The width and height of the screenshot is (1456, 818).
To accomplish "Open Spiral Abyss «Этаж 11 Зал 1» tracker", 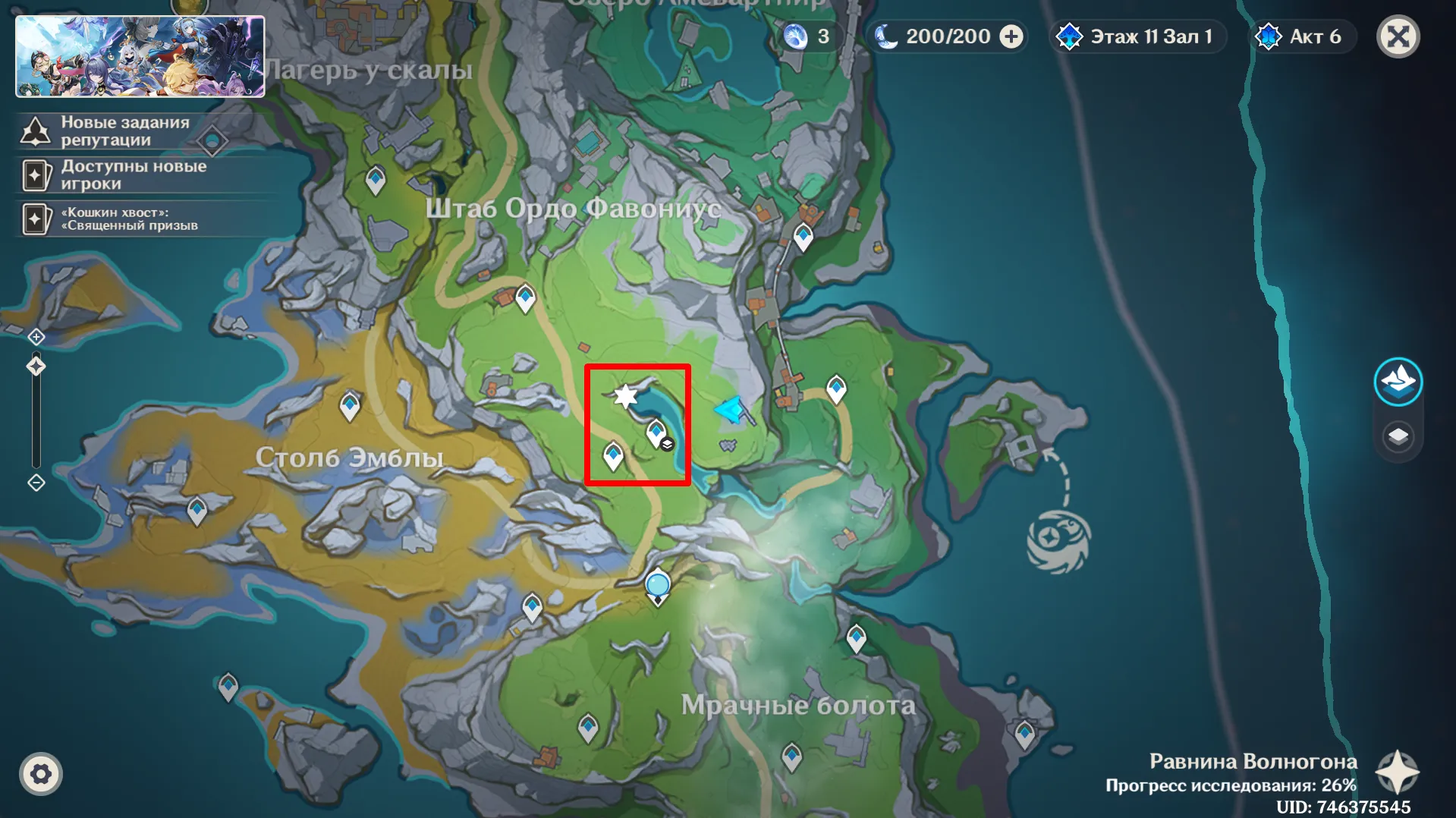I will pyautogui.click(x=1137, y=36).
